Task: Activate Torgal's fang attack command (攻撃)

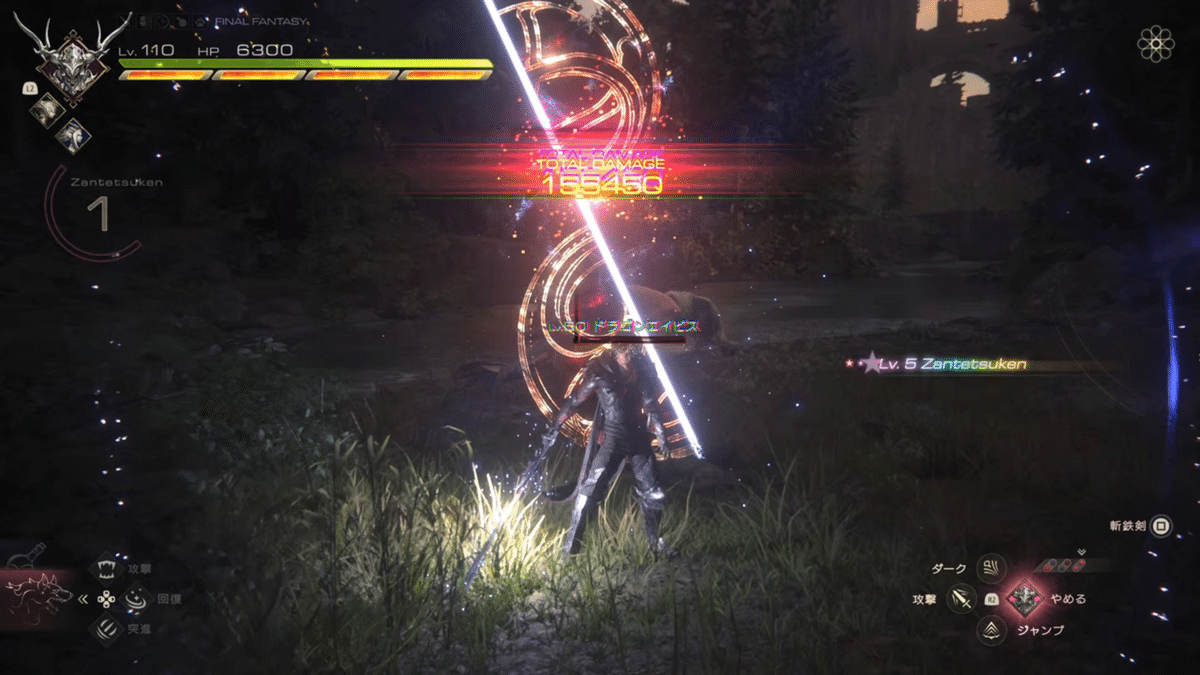Action: point(106,569)
